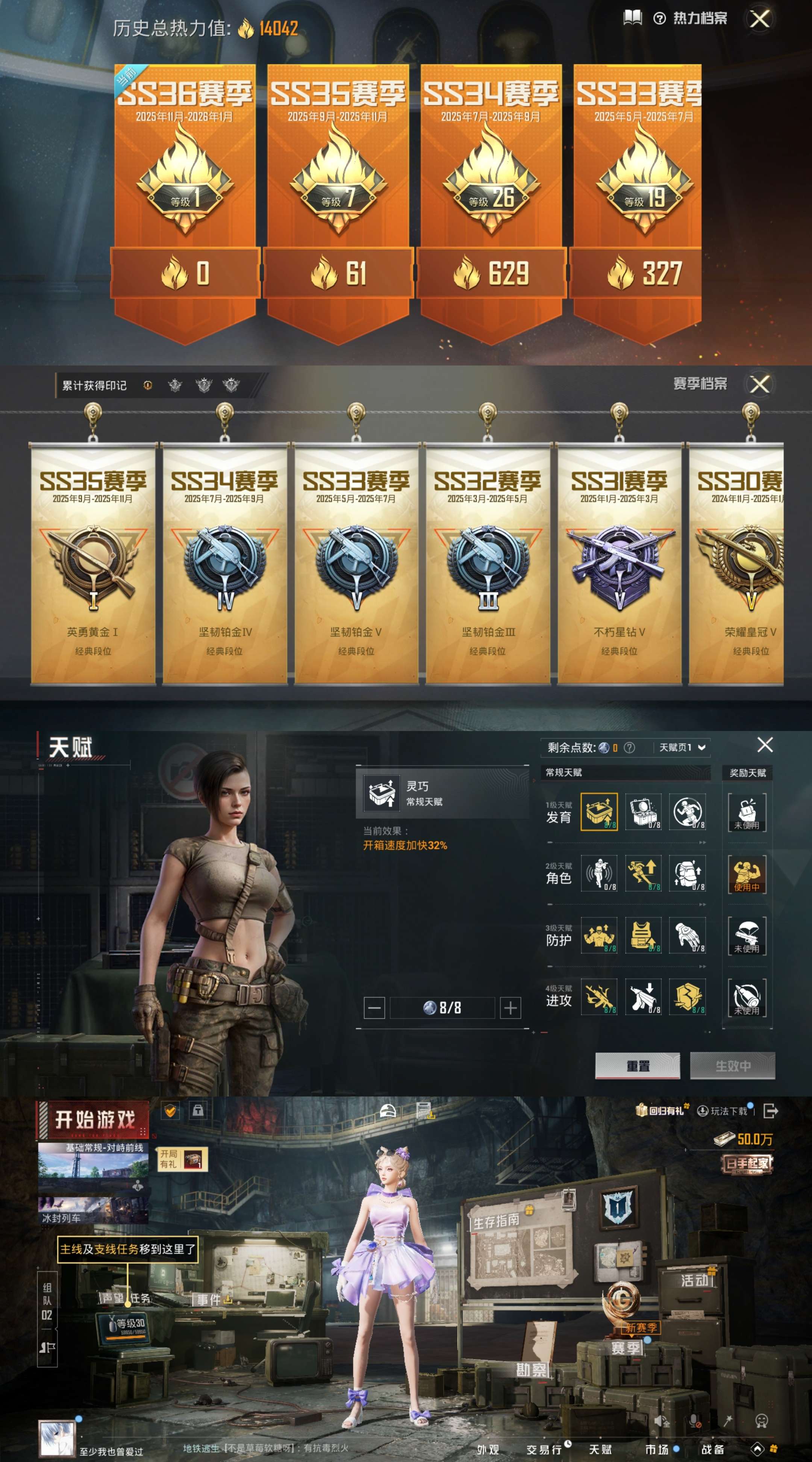The image size is (812, 1462).
Task: Close the 赛季档案 panel
Action: [x=759, y=384]
